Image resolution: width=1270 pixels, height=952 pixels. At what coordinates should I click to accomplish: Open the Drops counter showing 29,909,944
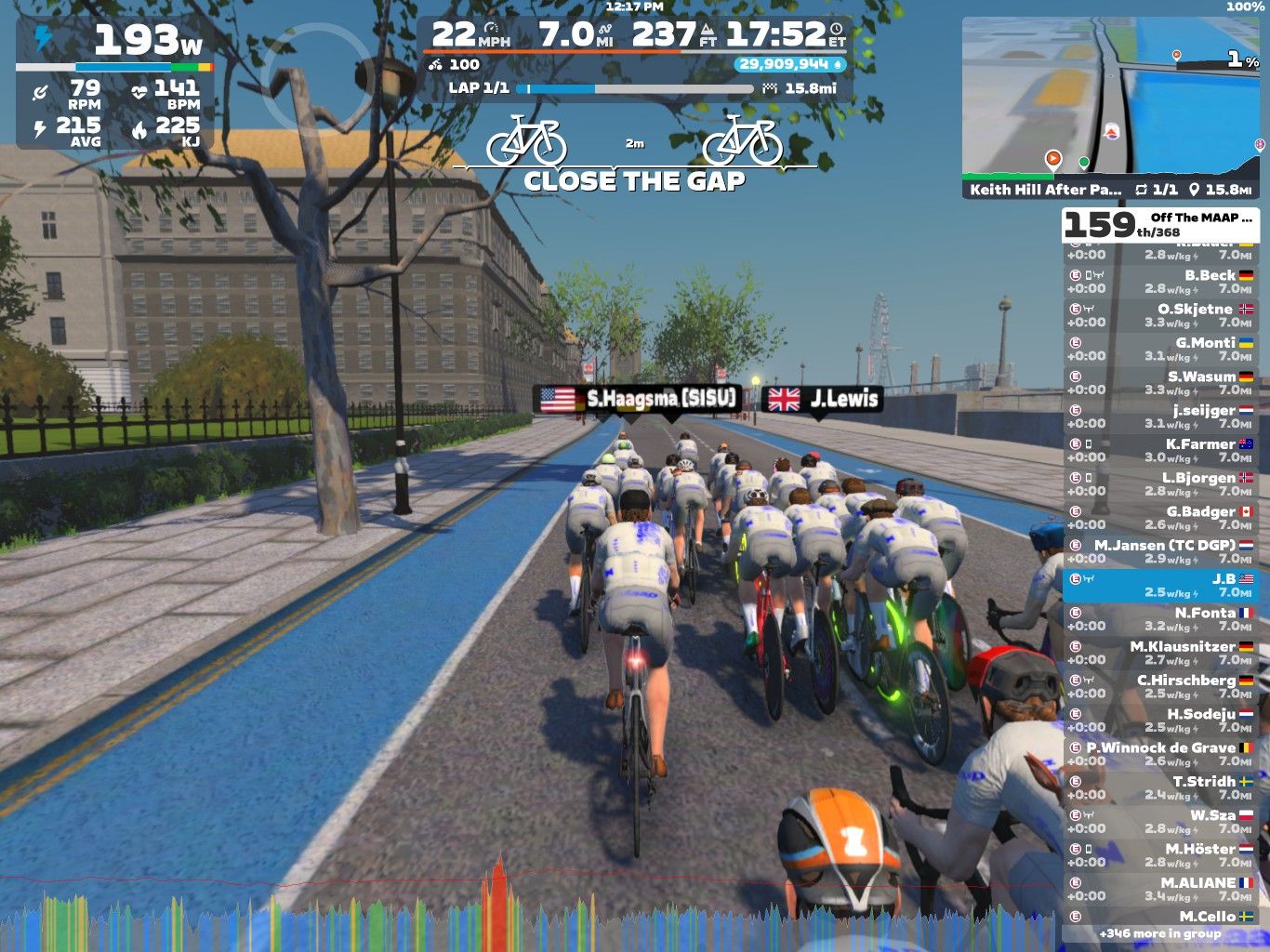coord(788,65)
